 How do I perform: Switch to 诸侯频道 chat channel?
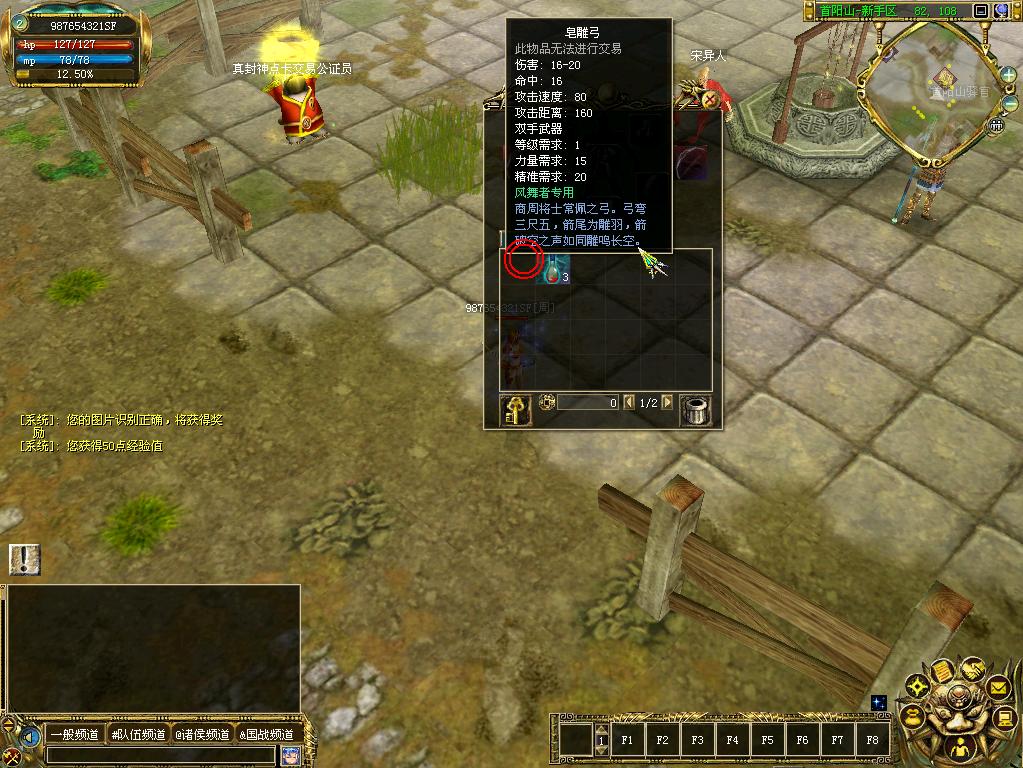click(203, 735)
